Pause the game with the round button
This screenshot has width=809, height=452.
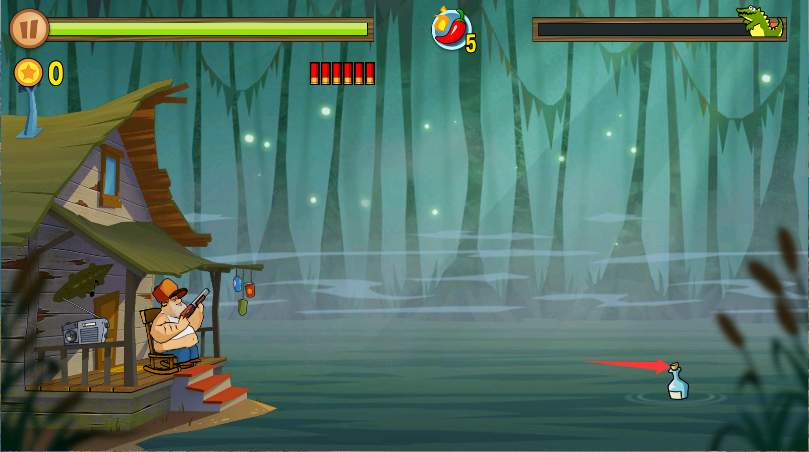[x=29, y=28]
